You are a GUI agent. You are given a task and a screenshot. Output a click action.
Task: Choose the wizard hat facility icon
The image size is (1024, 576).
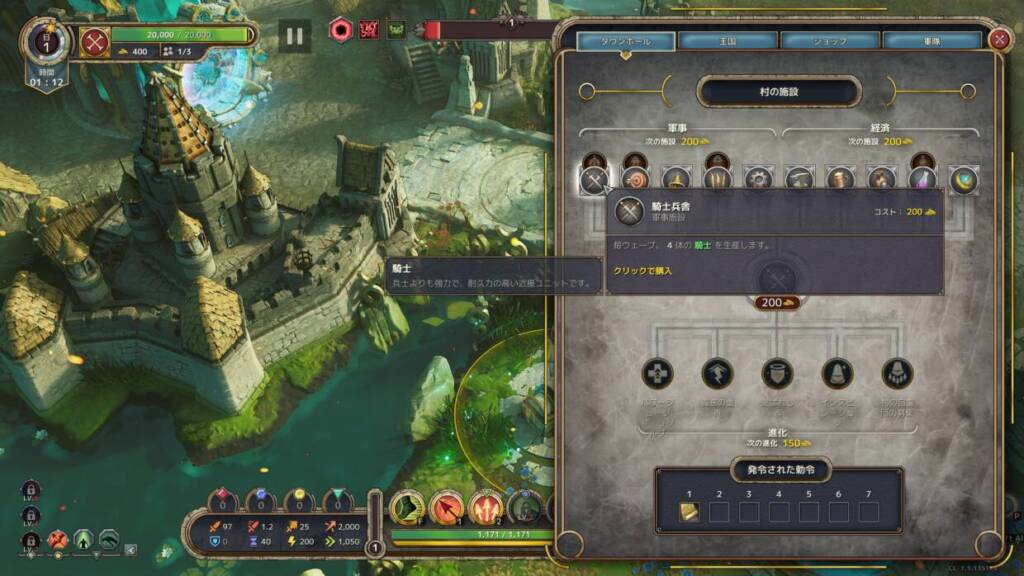(x=677, y=181)
